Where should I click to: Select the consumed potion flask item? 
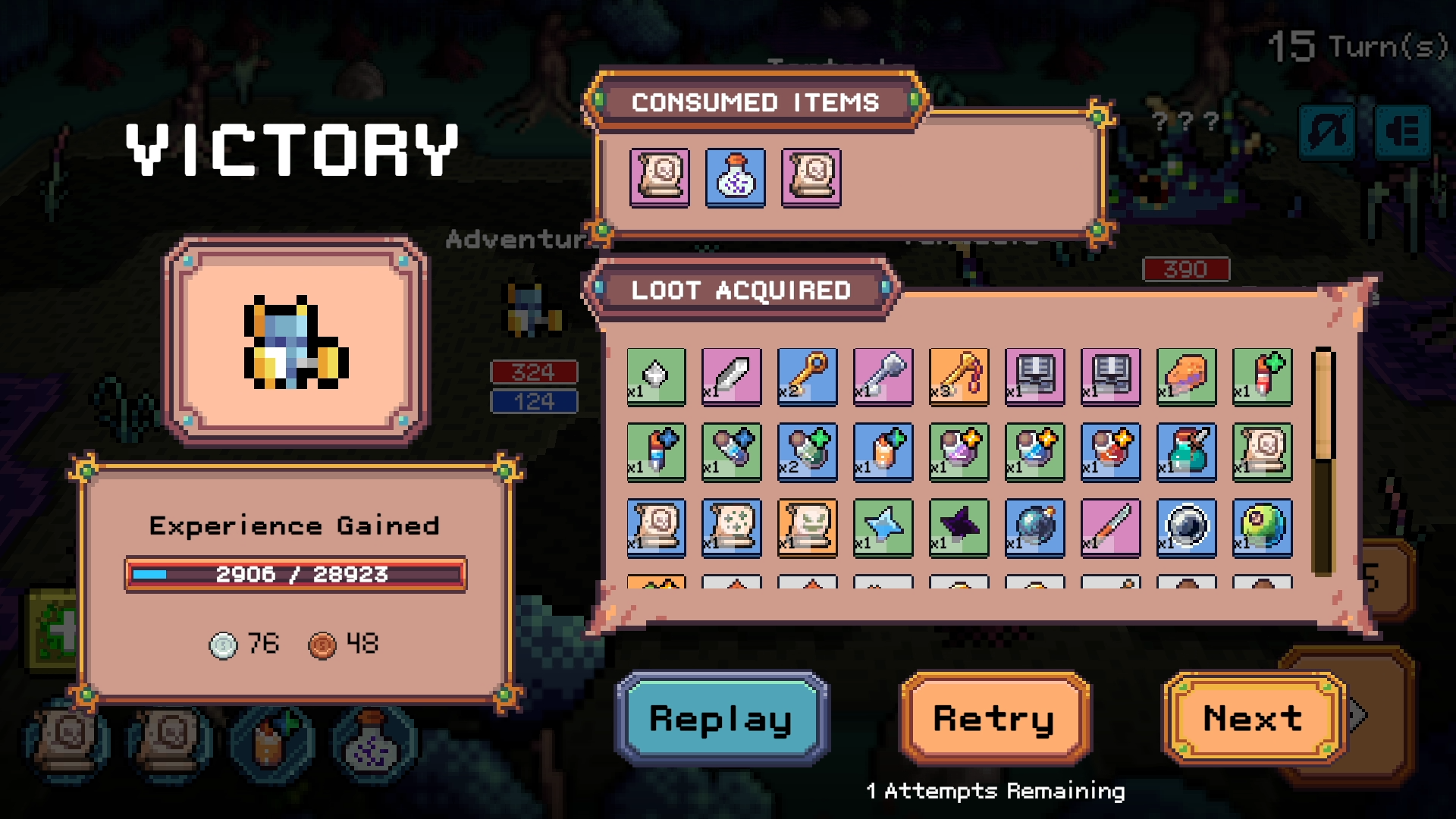pyautogui.click(x=735, y=177)
